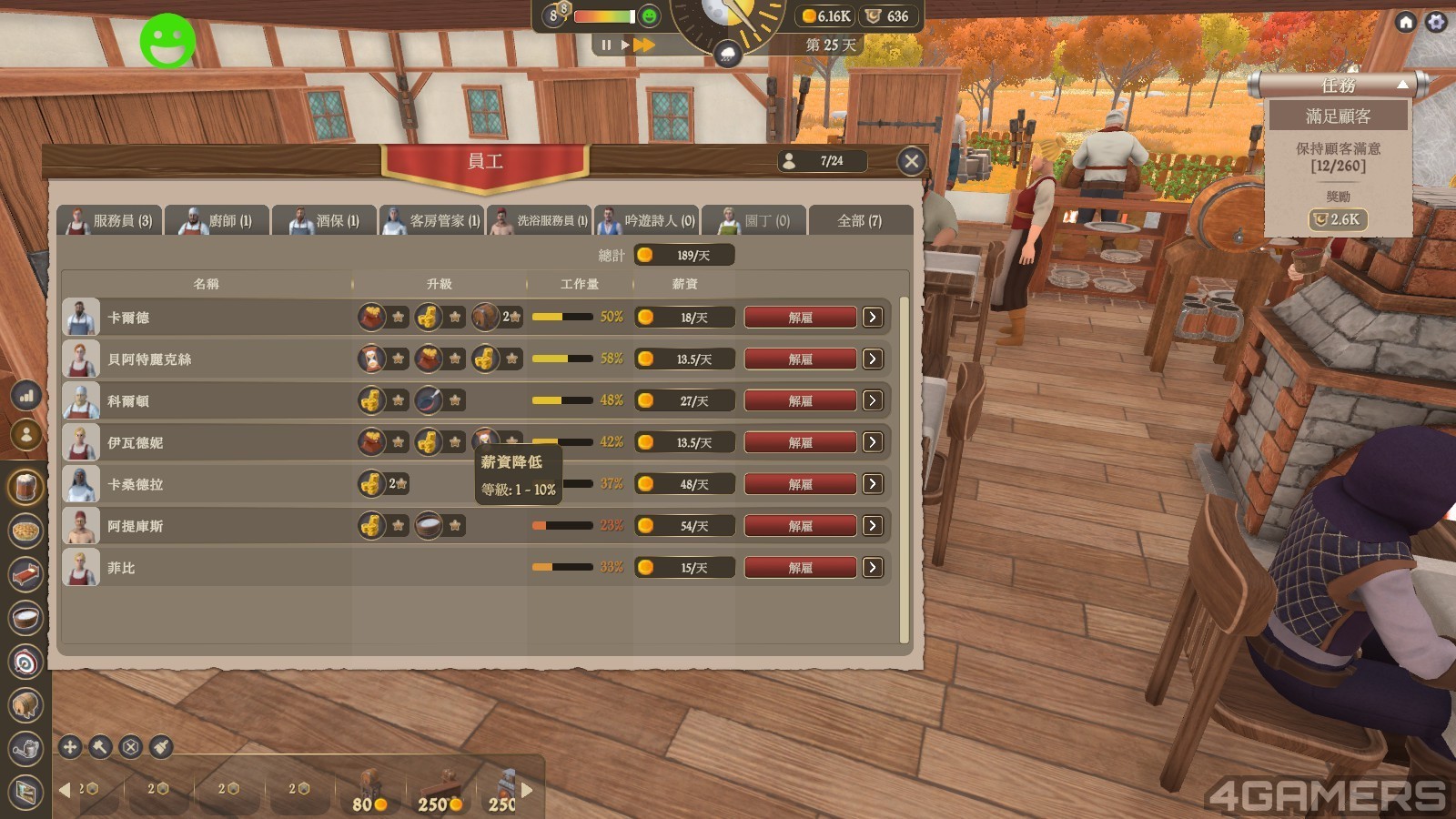Open the beer mug category icon
The image size is (1456, 819).
pyautogui.click(x=25, y=487)
